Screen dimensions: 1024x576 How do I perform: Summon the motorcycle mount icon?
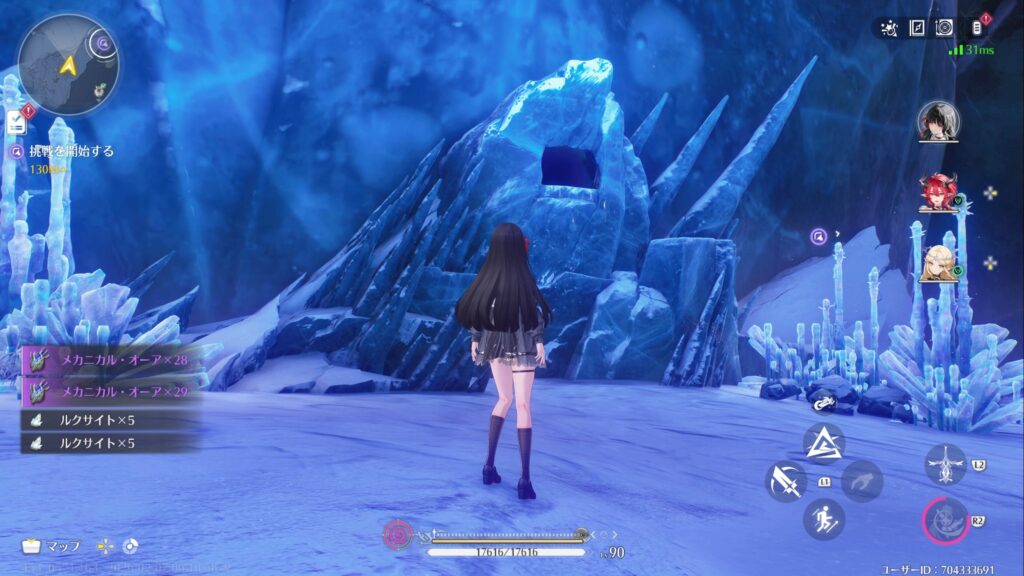pos(825,403)
